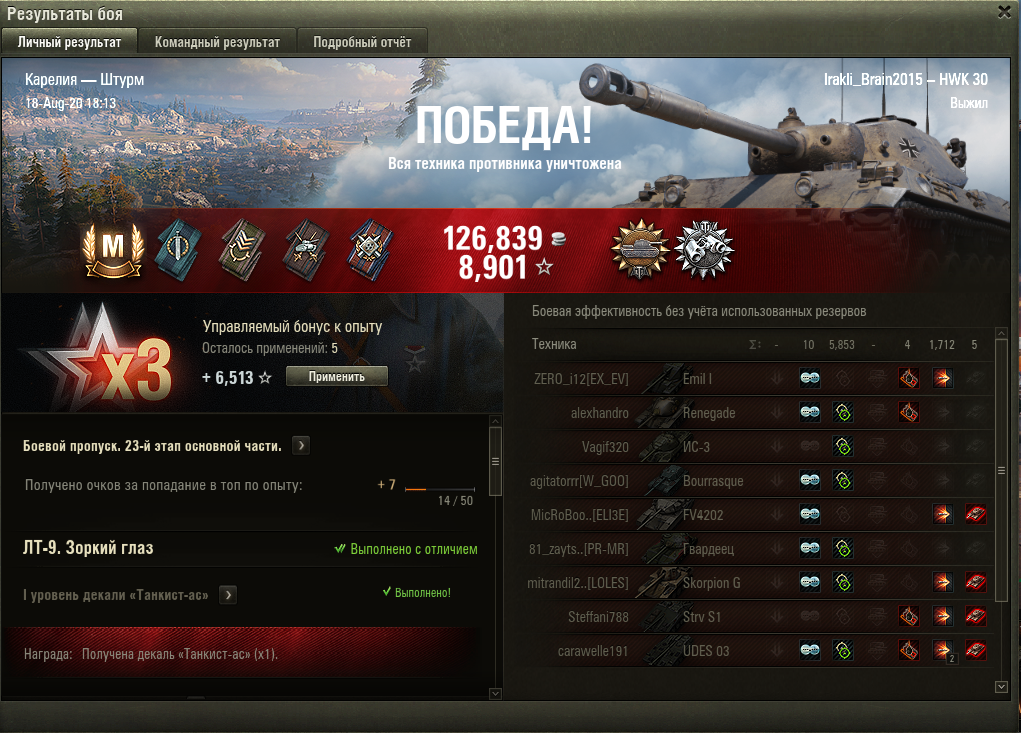
Task: Switch to the Командный результат tab
Action: coord(217,42)
